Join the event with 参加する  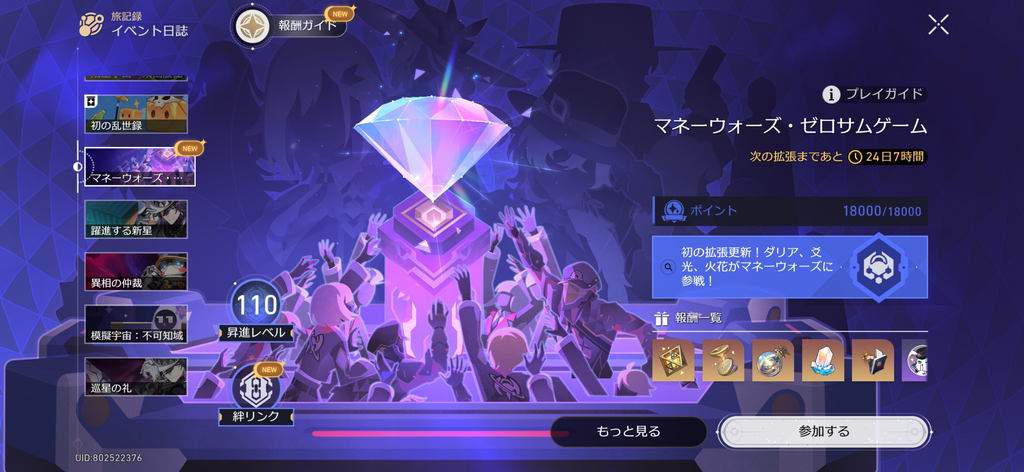(823, 431)
